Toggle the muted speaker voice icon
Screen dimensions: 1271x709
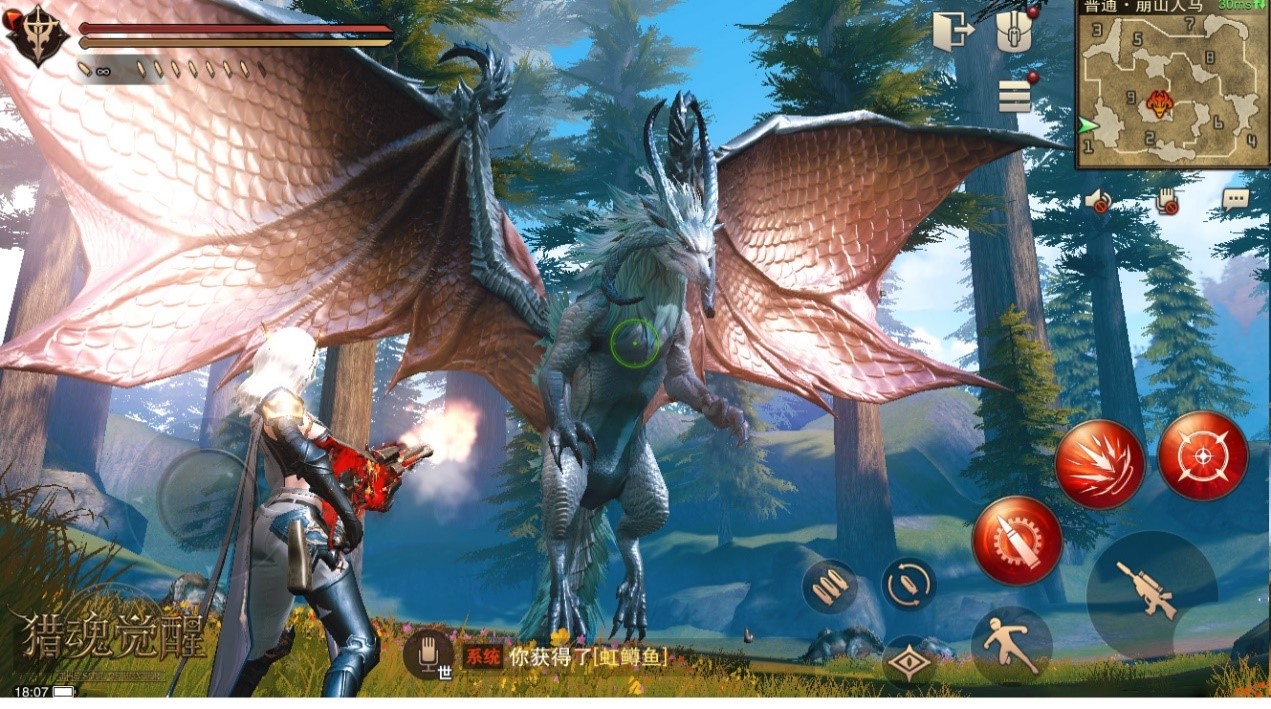(1097, 201)
